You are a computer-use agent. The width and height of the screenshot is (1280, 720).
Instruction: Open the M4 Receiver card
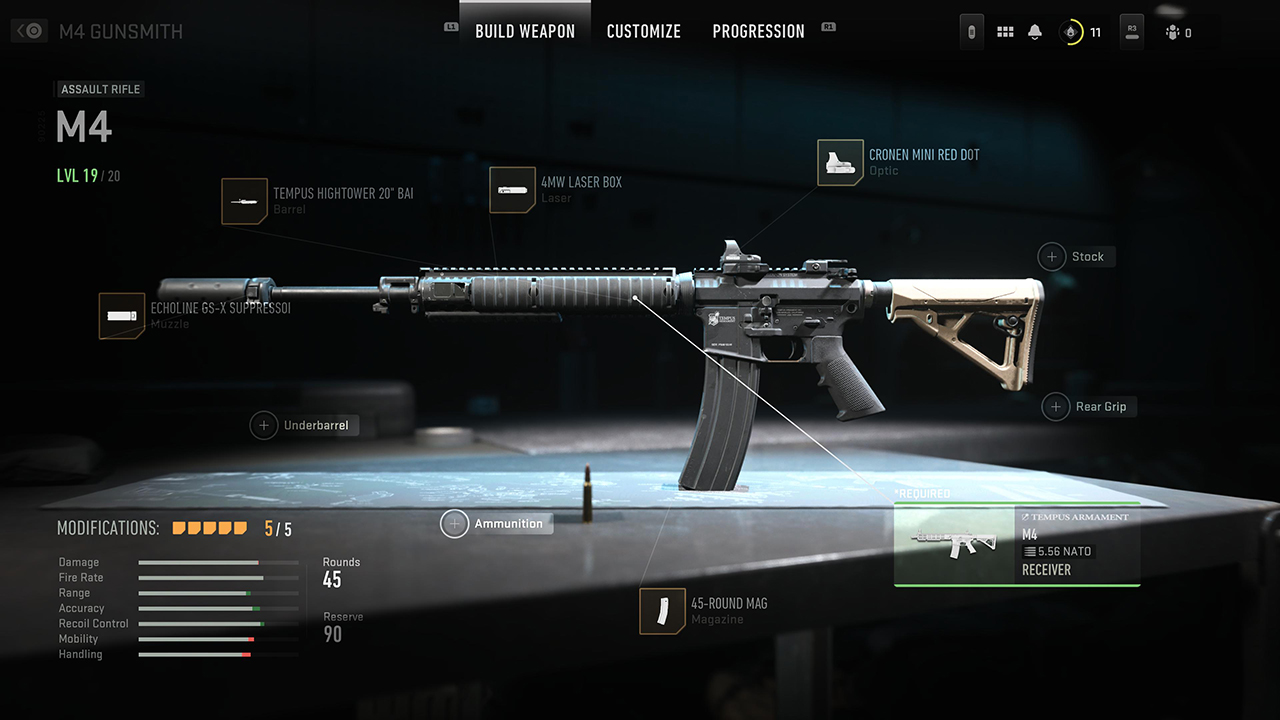click(x=1016, y=545)
